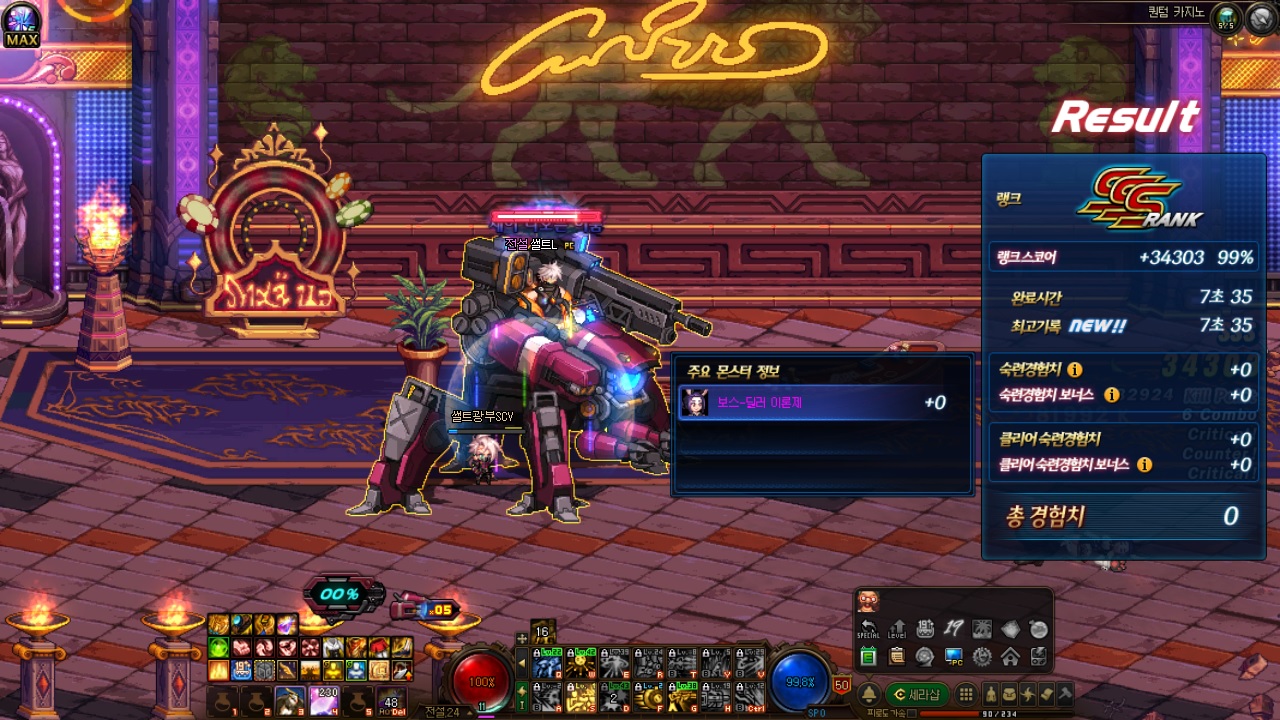The width and height of the screenshot is (1280, 720).
Task: Click the PC monitor icon
Action: tap(953, 657)
